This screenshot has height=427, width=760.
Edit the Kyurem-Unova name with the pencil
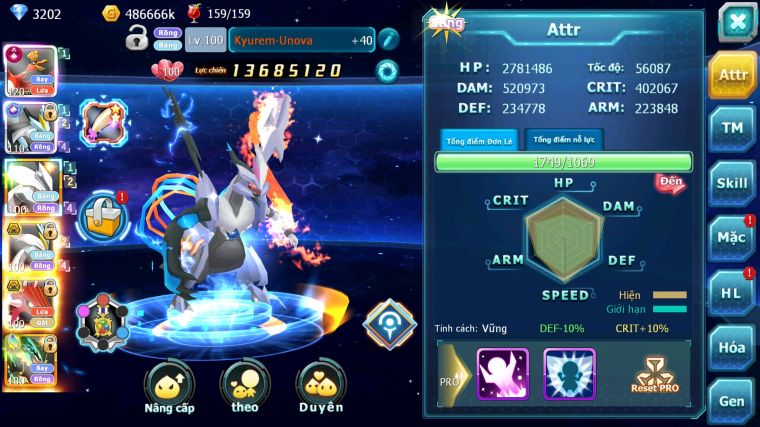pos(388,39)
